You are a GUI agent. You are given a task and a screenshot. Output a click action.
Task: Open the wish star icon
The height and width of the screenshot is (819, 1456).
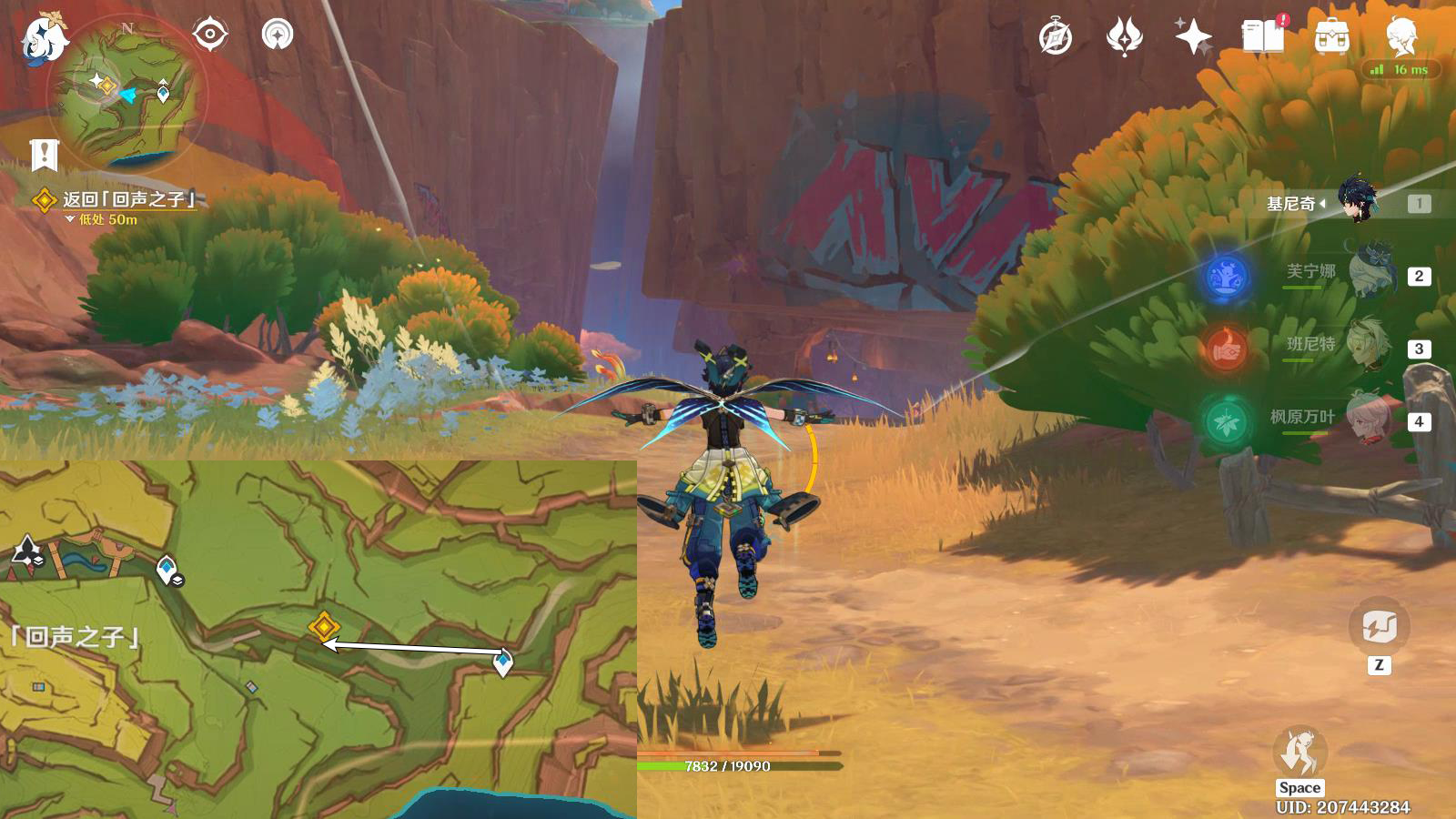click(x=1192, y=37)
